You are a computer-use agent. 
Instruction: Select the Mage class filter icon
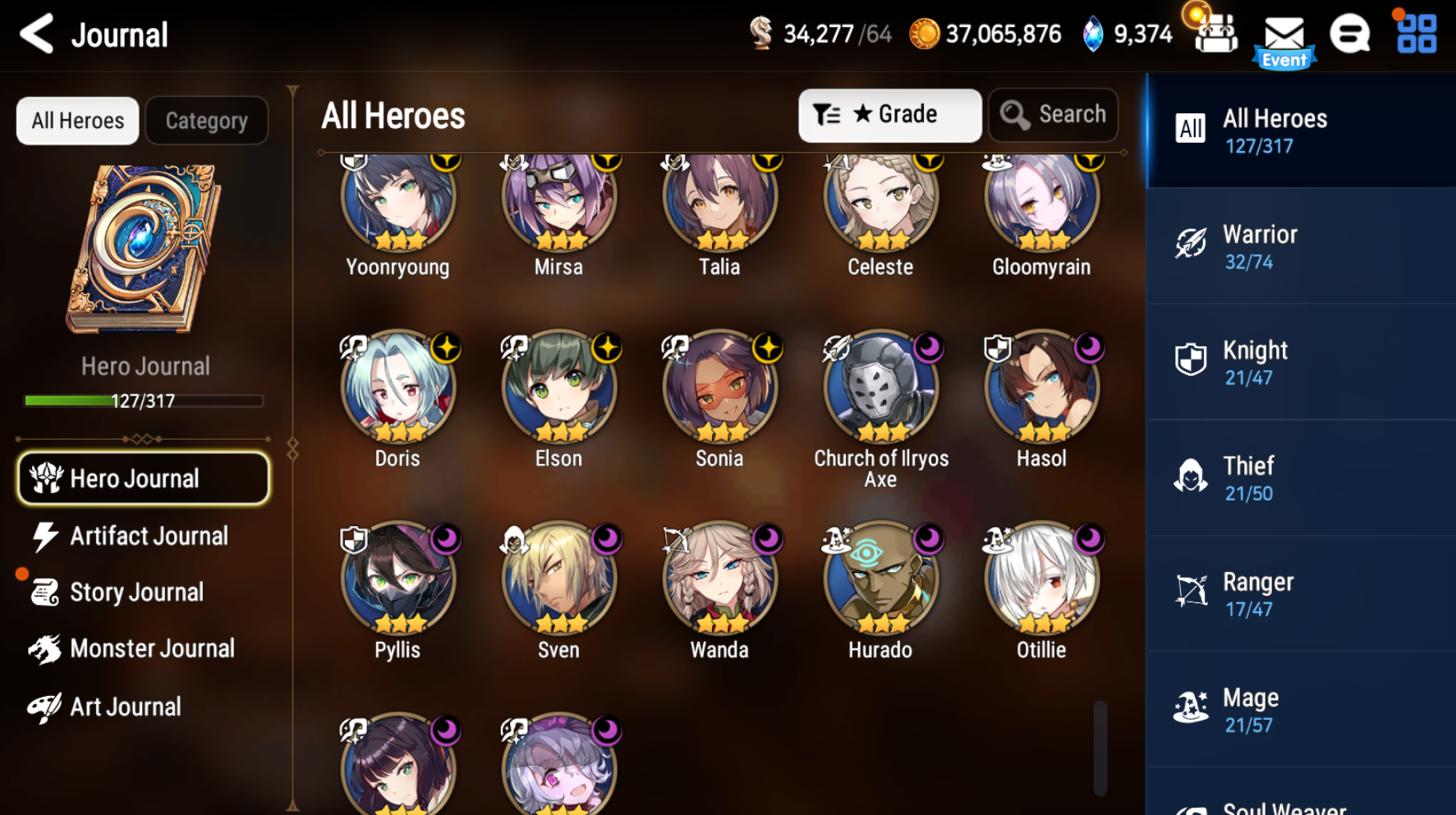click(1189, 706)
